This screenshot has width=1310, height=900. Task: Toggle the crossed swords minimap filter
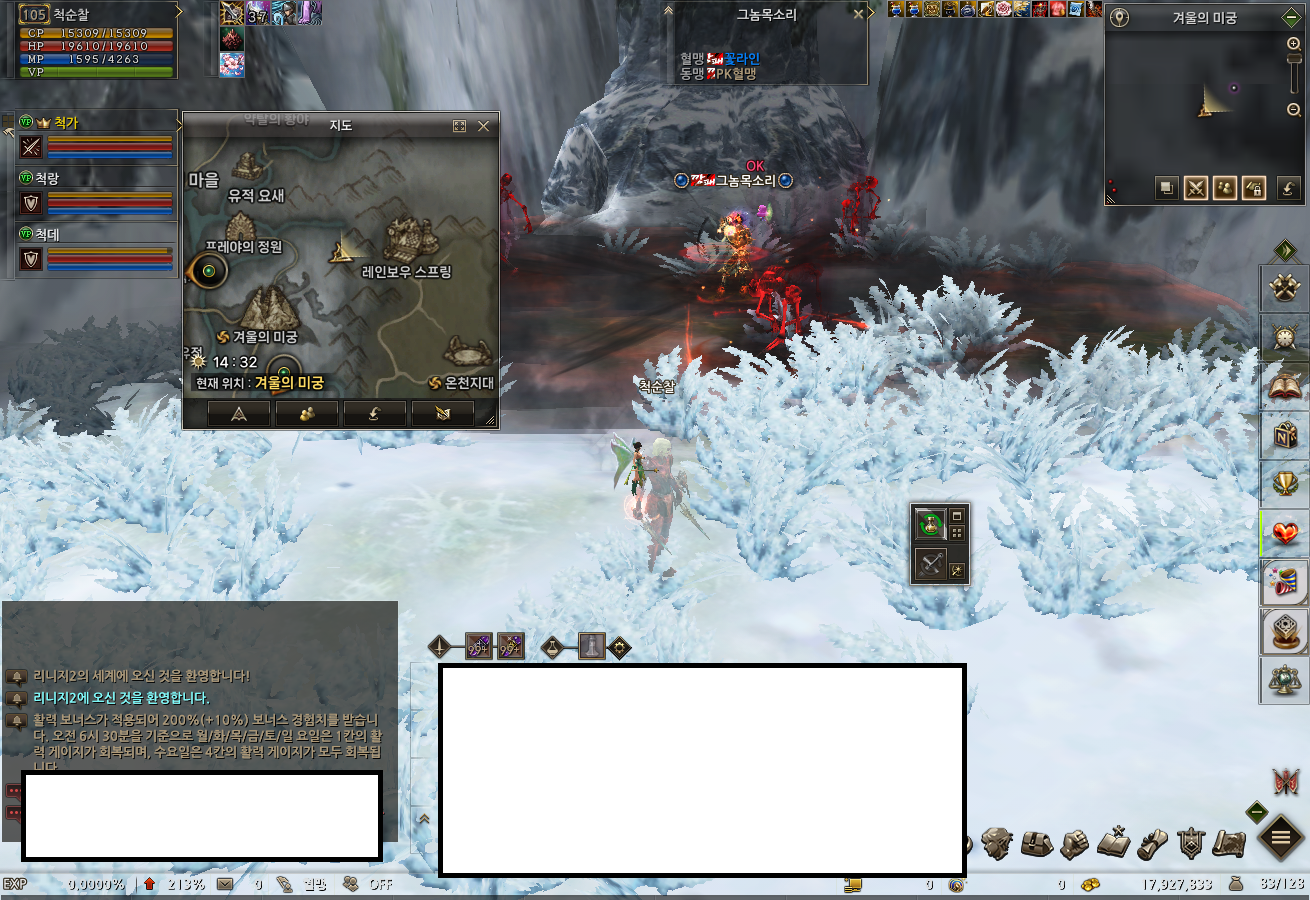point(1196,188)
